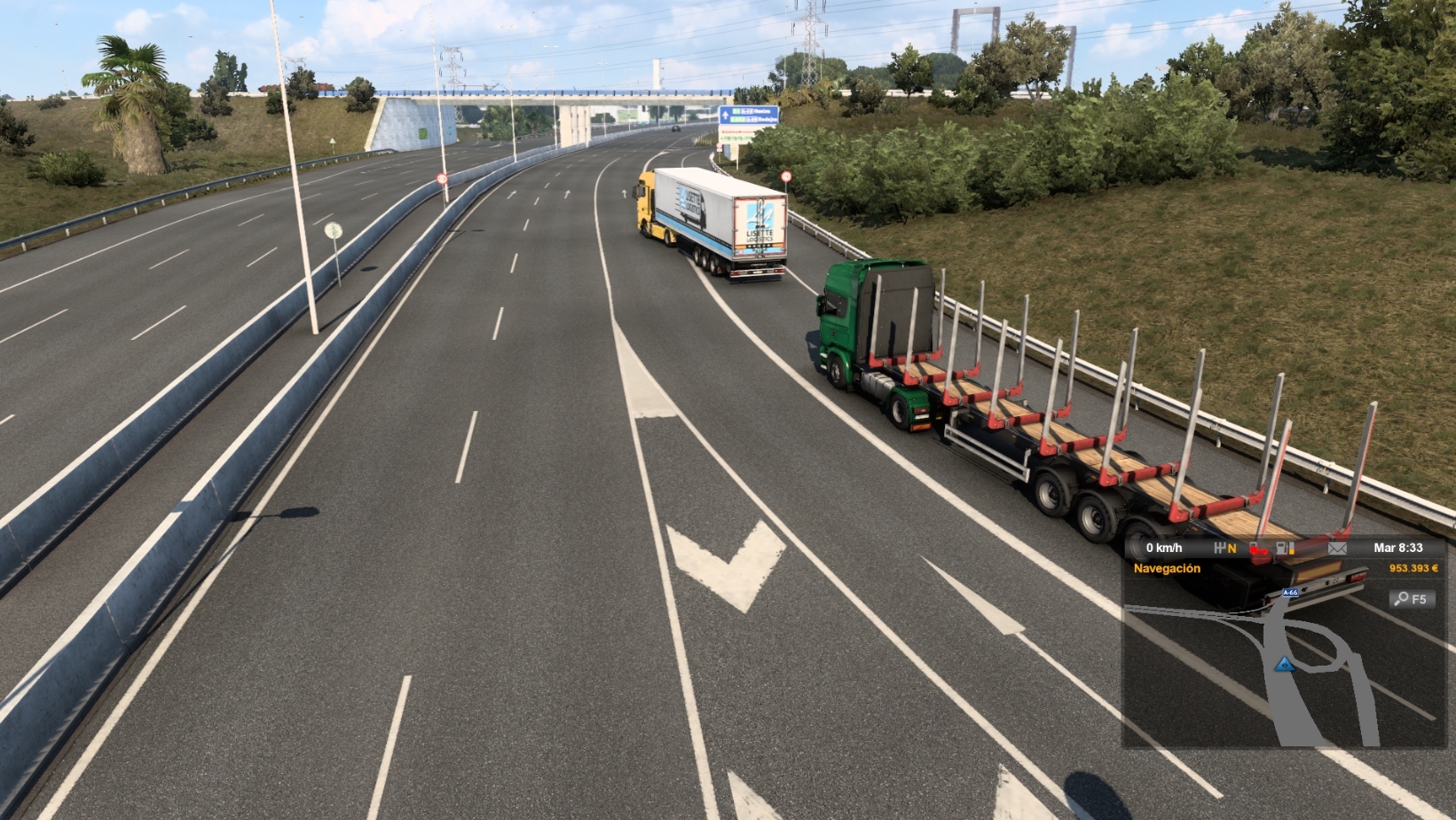Viewport: 1456px width, 820px height.
Task: Toggle the mail notification indicator
Action: (x=1338, y=548)
